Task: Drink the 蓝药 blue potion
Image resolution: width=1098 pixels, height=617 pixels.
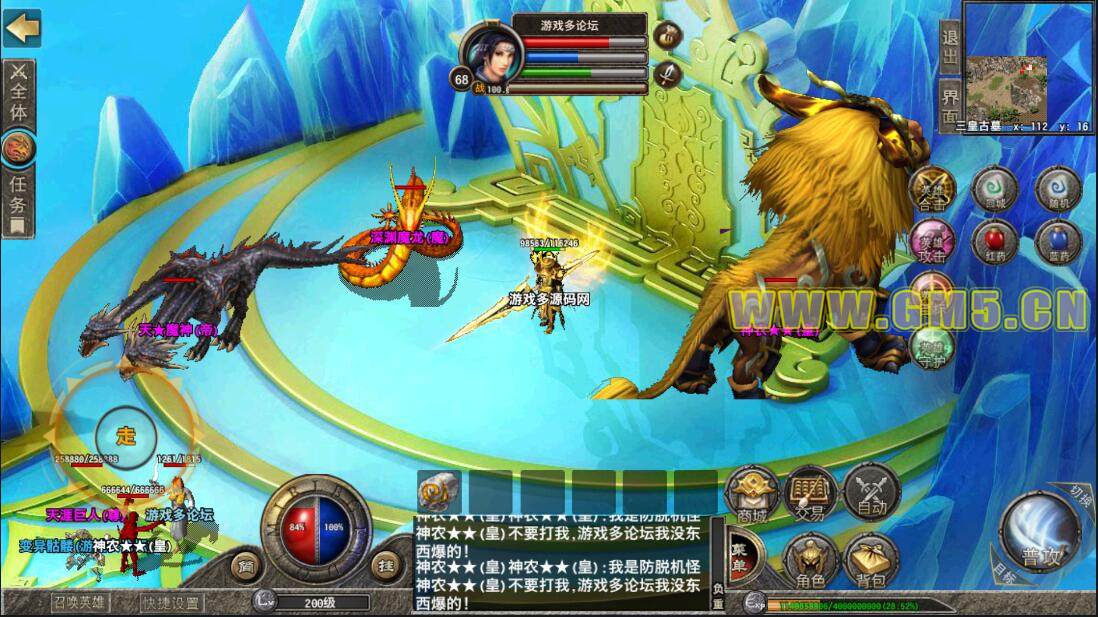Action: click(1058, 243)
